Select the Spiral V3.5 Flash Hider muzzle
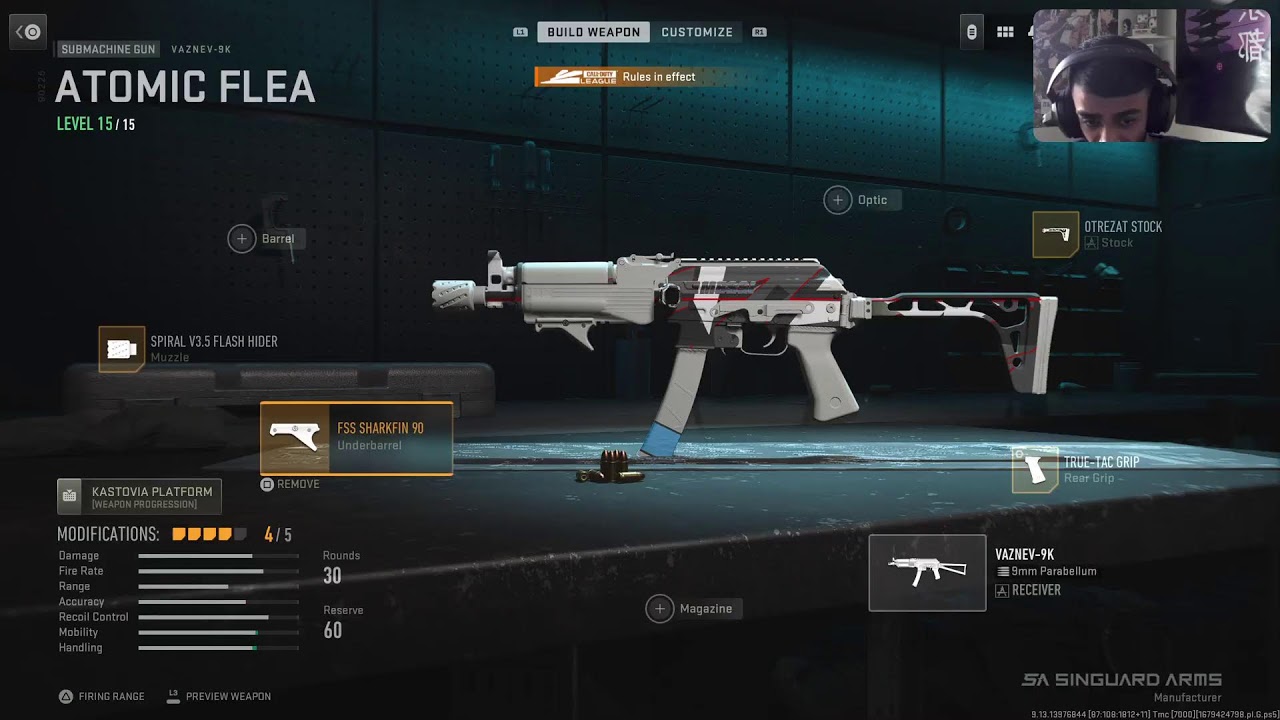 tap(122, 349)
